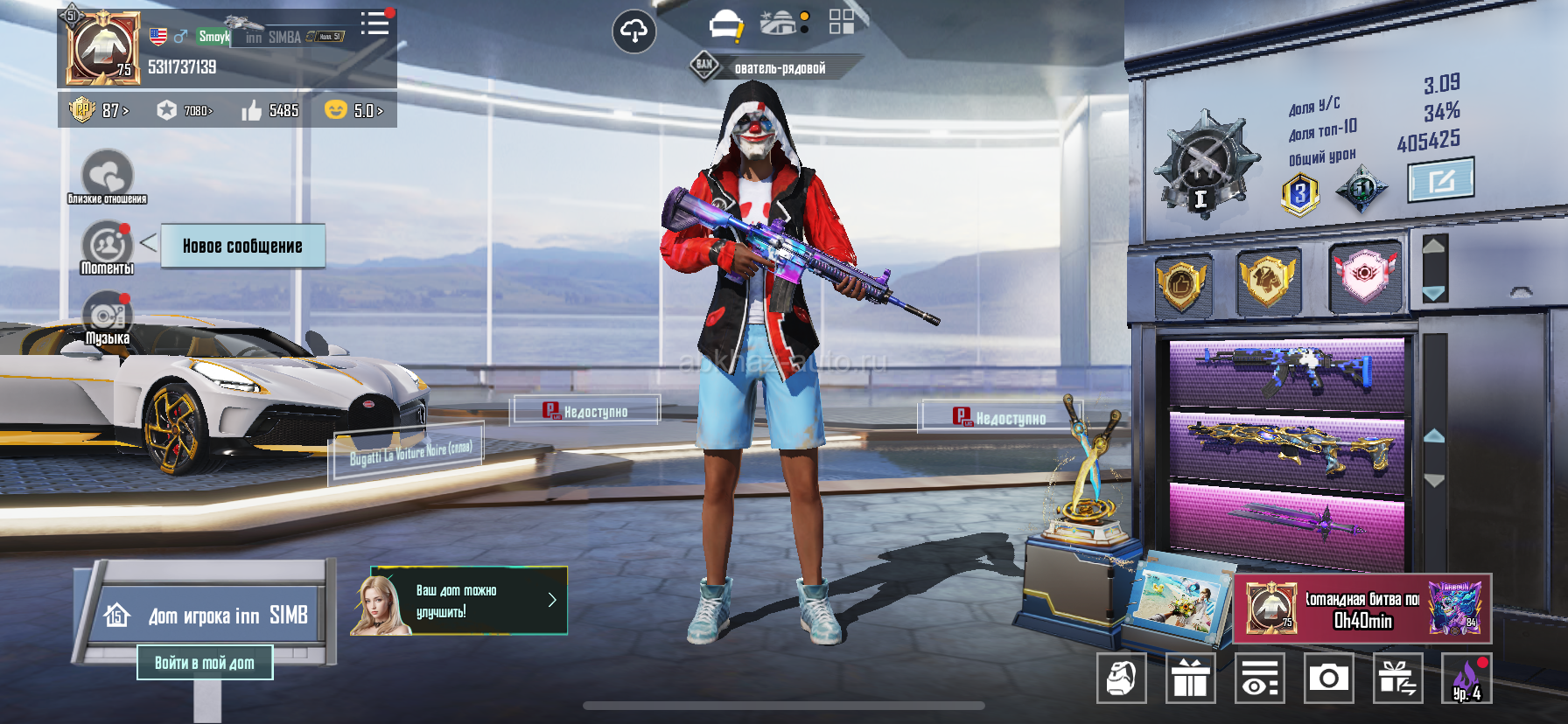This screenshot has width=1568, height=724.
Task: Open the helmet inventory button
Action: pos(1121,678)
